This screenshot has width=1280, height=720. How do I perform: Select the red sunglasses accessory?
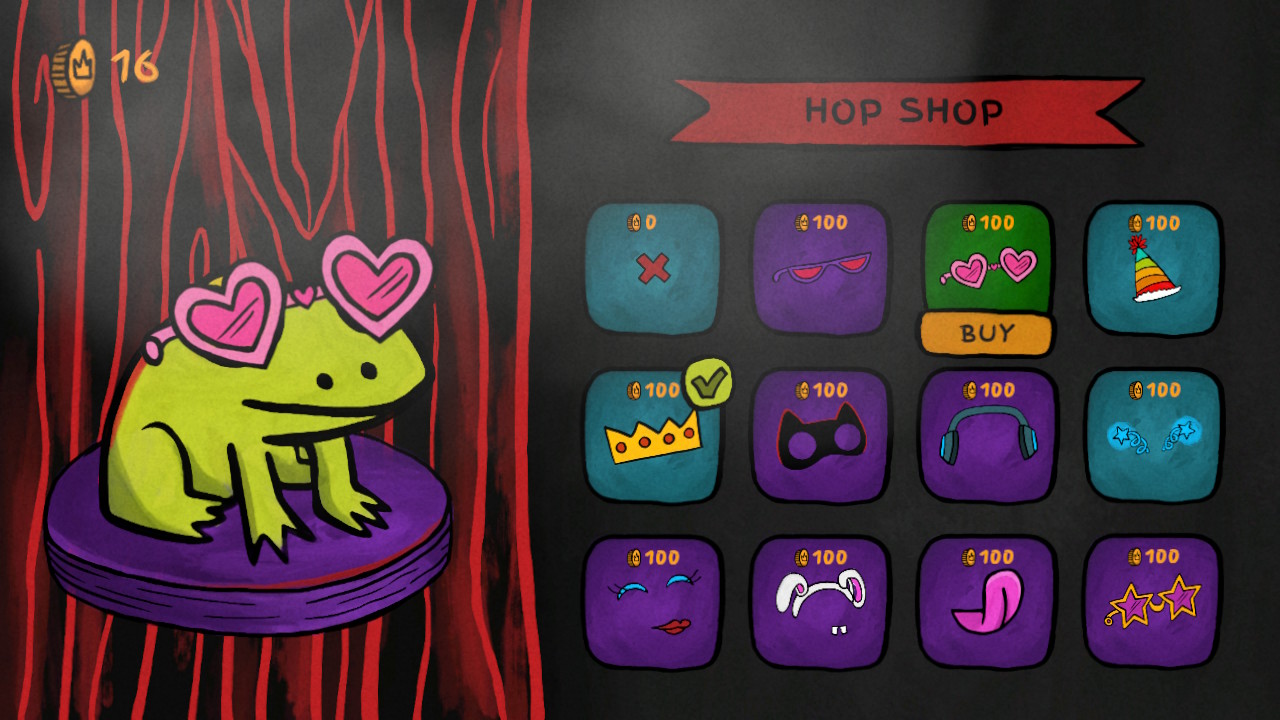pyautogui.click(x=820, y=270)
